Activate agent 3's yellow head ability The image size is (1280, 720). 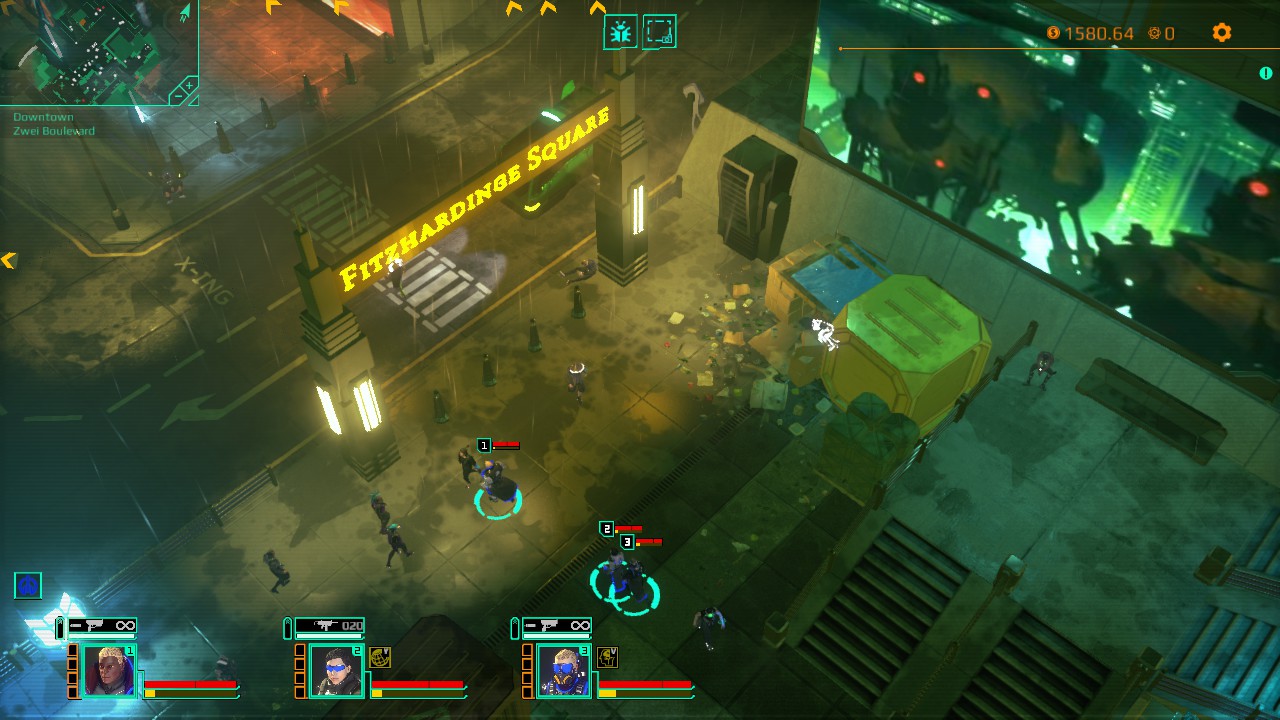pos(607,657)
